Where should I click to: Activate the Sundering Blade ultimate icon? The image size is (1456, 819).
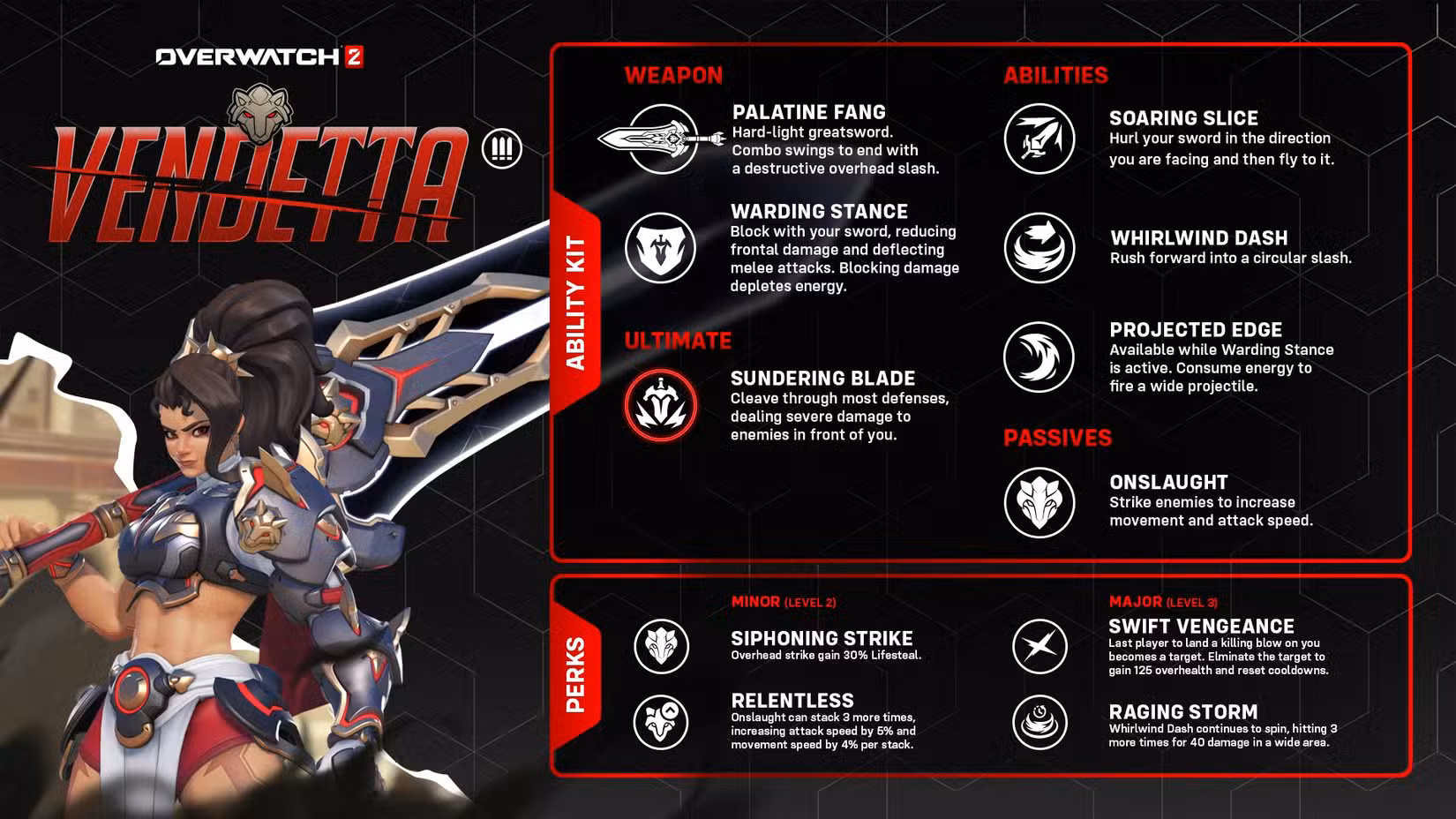tap(660, 406)
